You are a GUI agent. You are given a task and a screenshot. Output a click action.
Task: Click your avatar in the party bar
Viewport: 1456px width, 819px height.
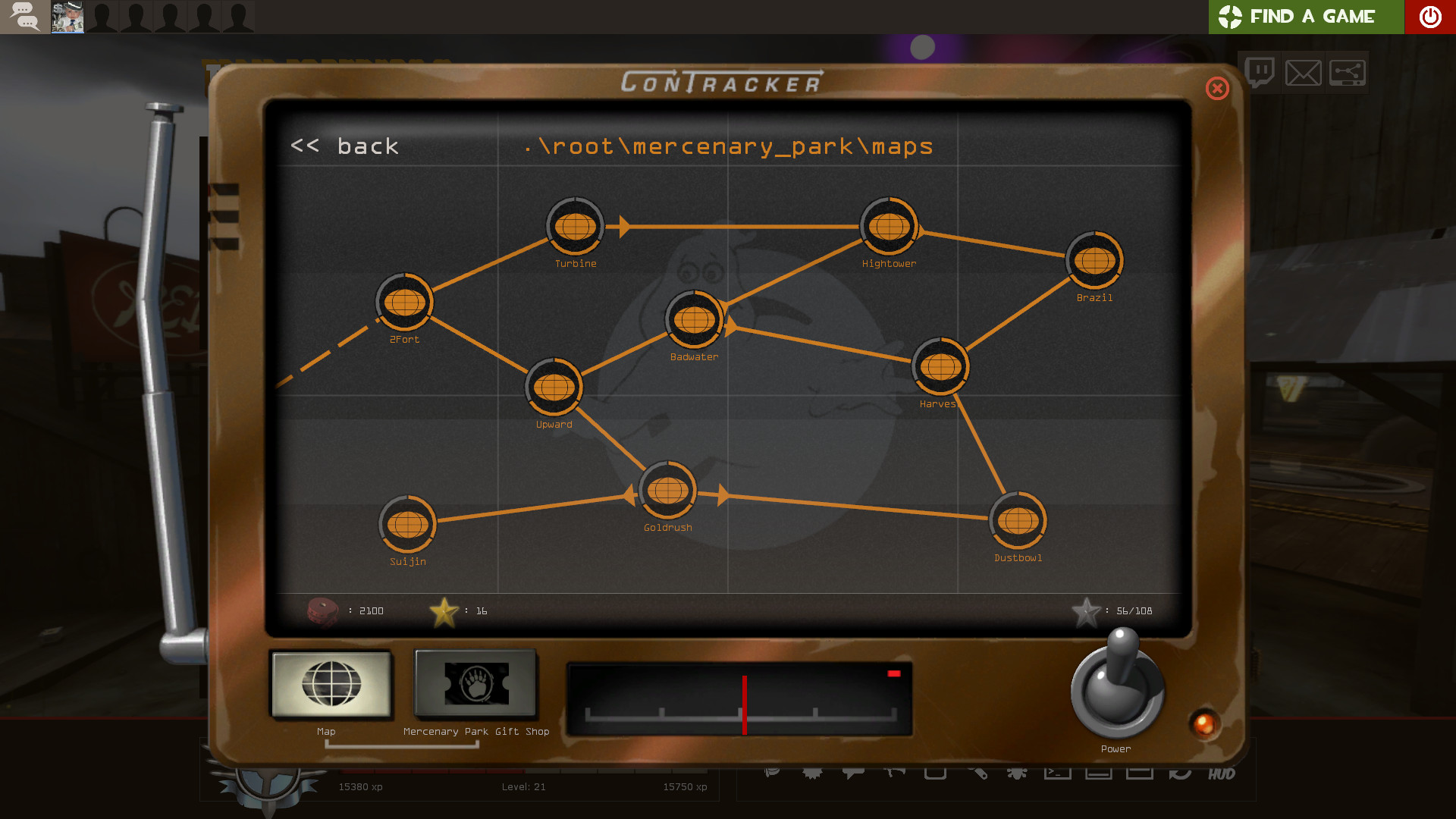point(67,17)
